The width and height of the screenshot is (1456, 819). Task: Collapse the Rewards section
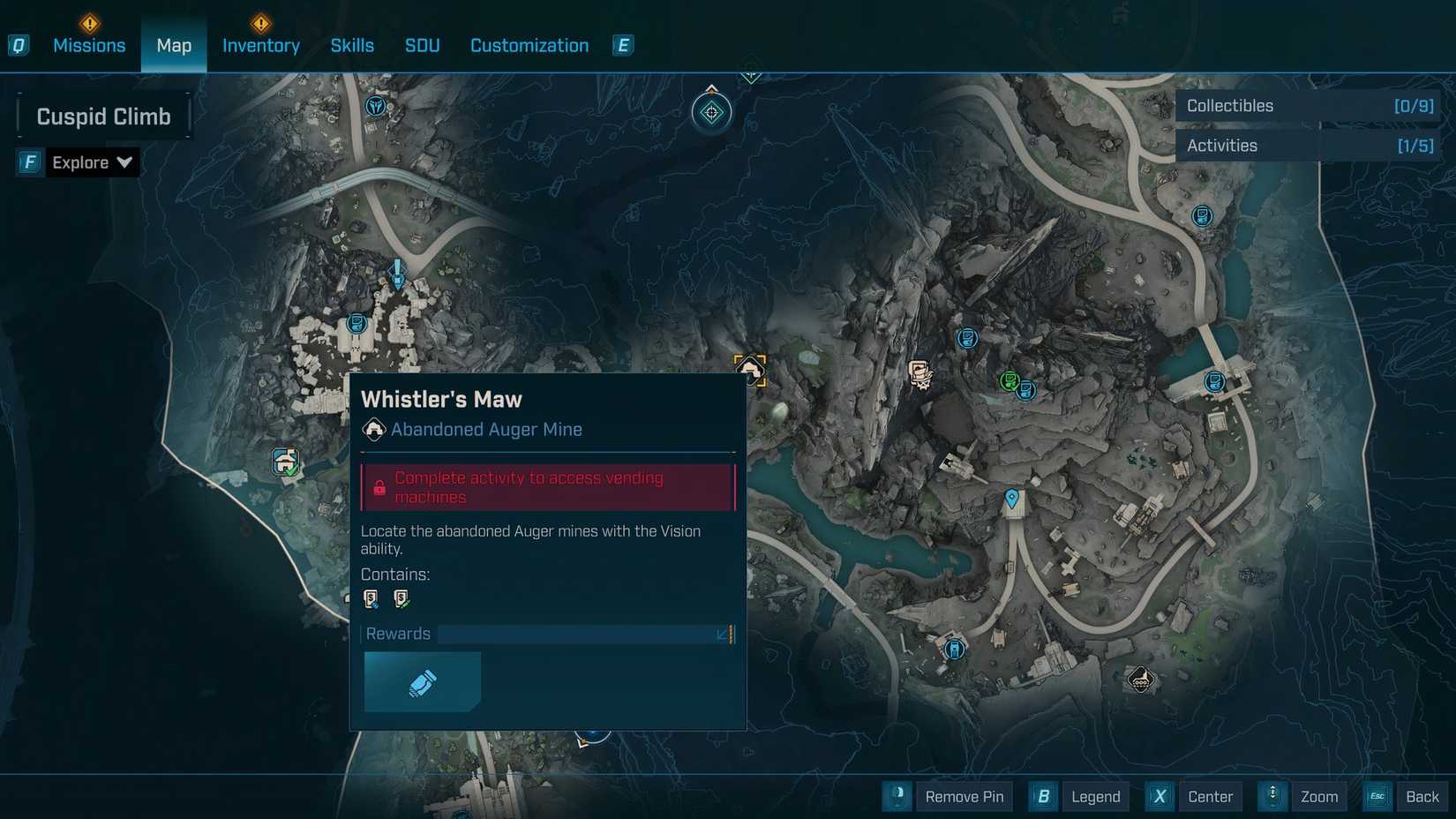click(x=724, y=634)
